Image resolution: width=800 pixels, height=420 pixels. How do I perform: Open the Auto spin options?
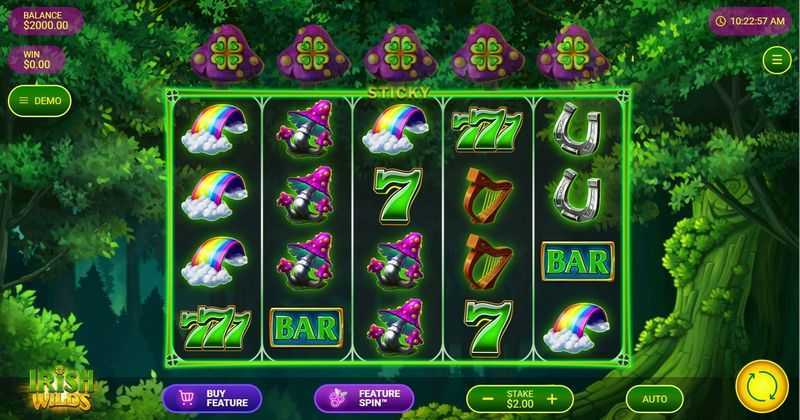(x=654, y=399)
